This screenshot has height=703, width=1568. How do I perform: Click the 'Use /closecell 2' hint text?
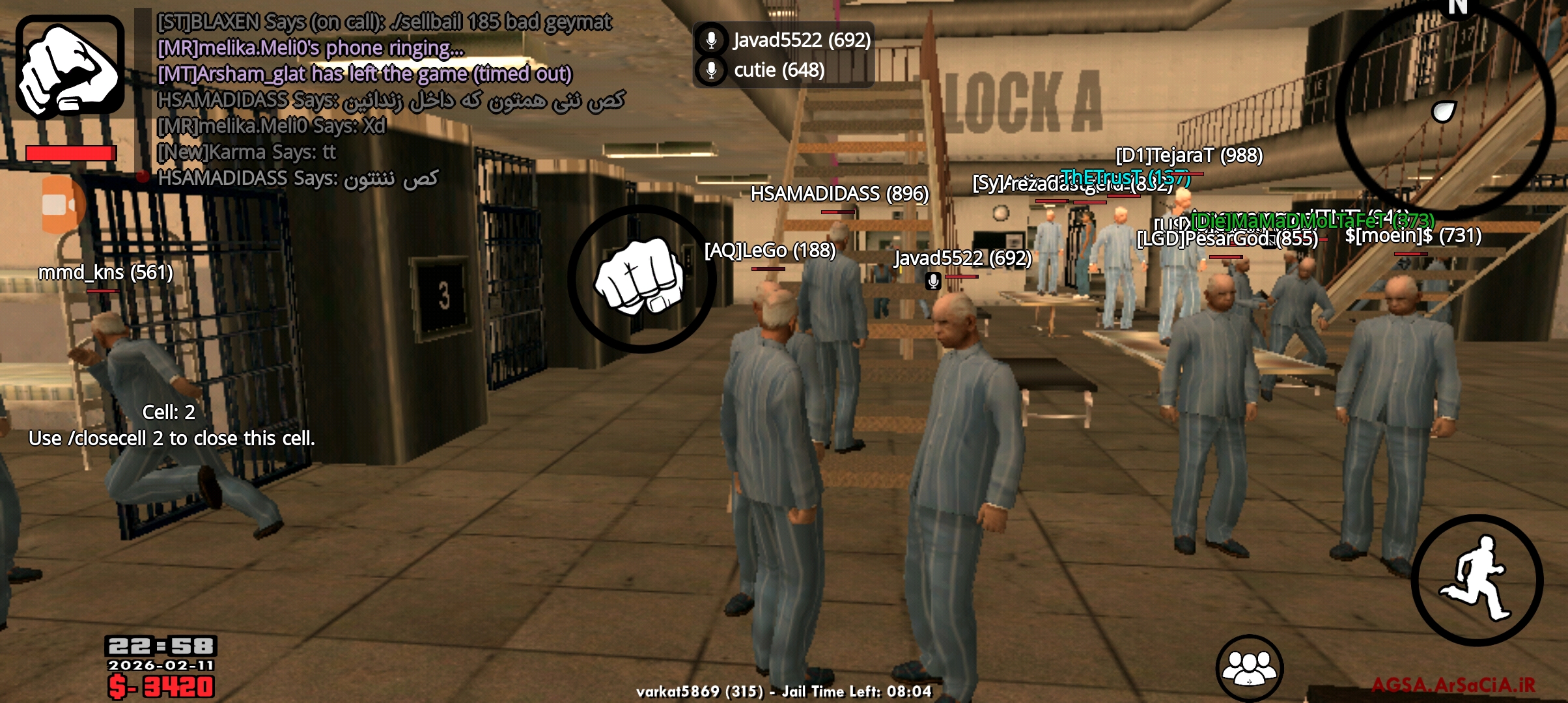(171, 438)
